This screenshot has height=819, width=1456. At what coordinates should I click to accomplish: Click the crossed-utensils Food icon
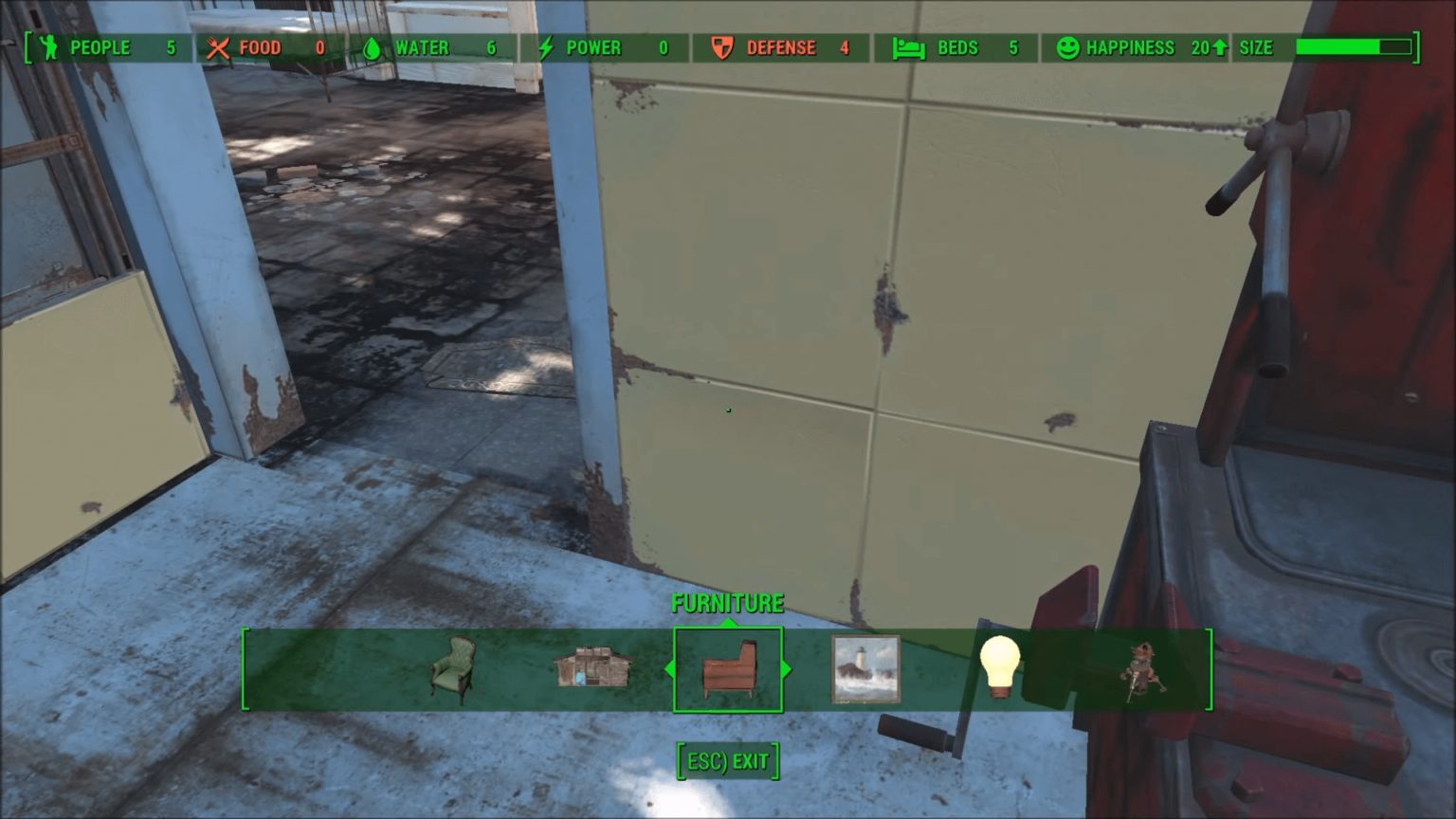click(217, 47)
